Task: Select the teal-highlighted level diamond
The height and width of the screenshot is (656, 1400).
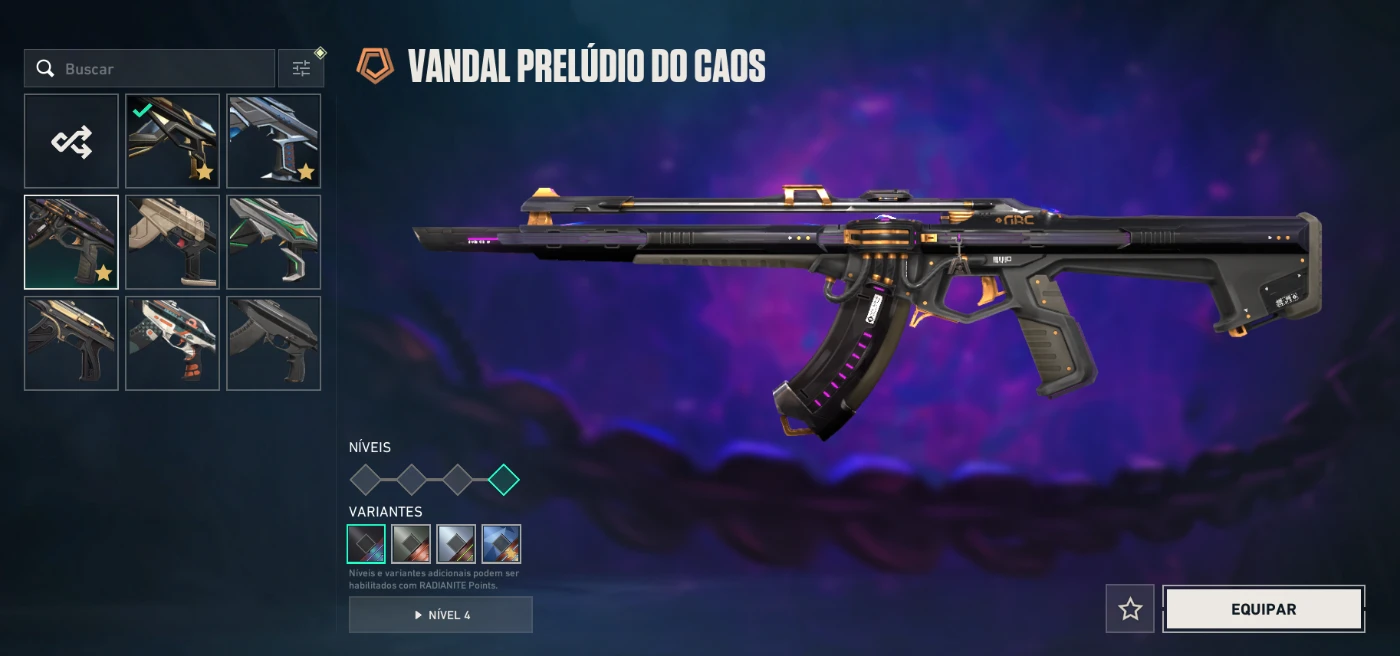Action: [x=503, y=480]
